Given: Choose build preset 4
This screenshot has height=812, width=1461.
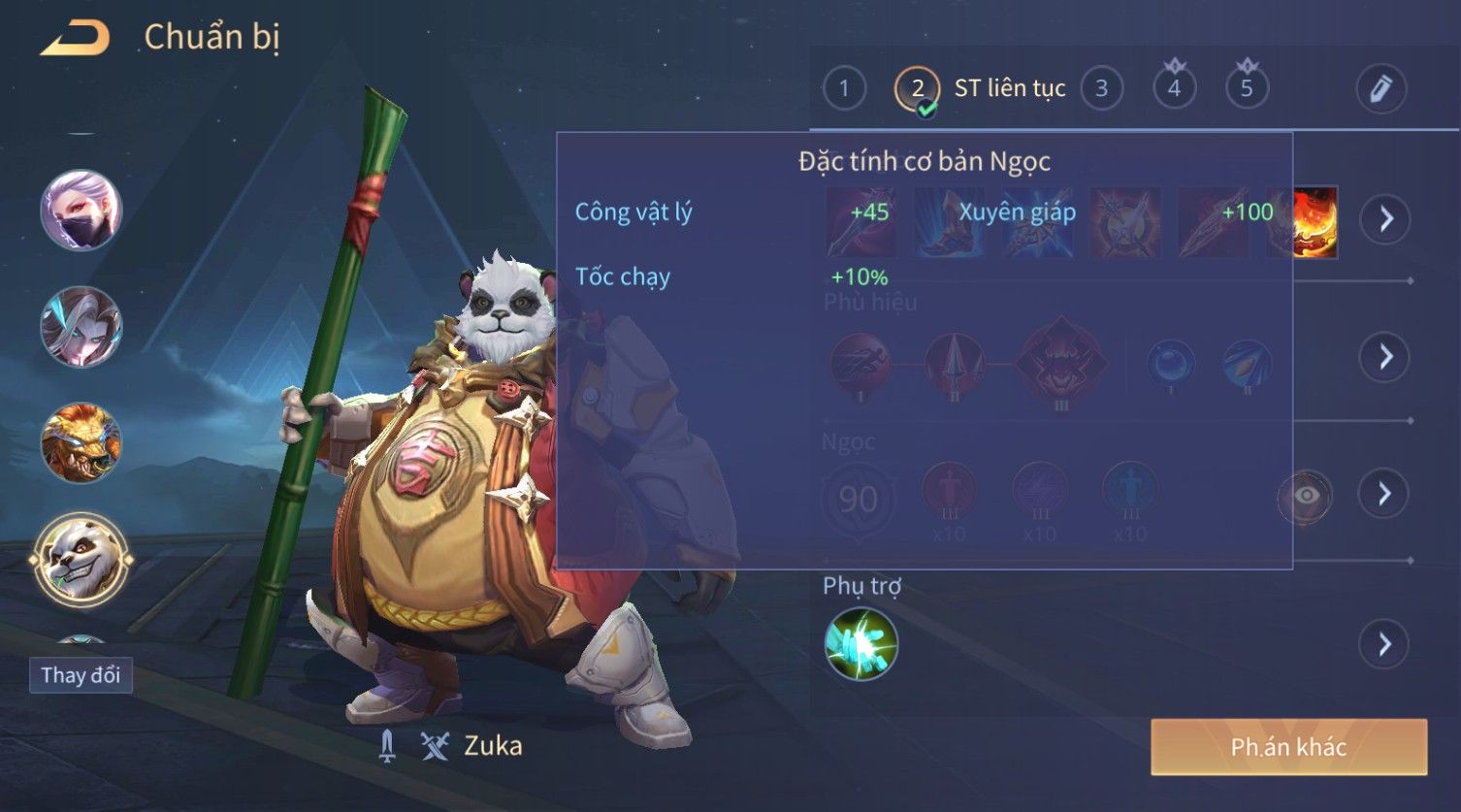Looking at the screenshot, I should tap(1174, 88).
